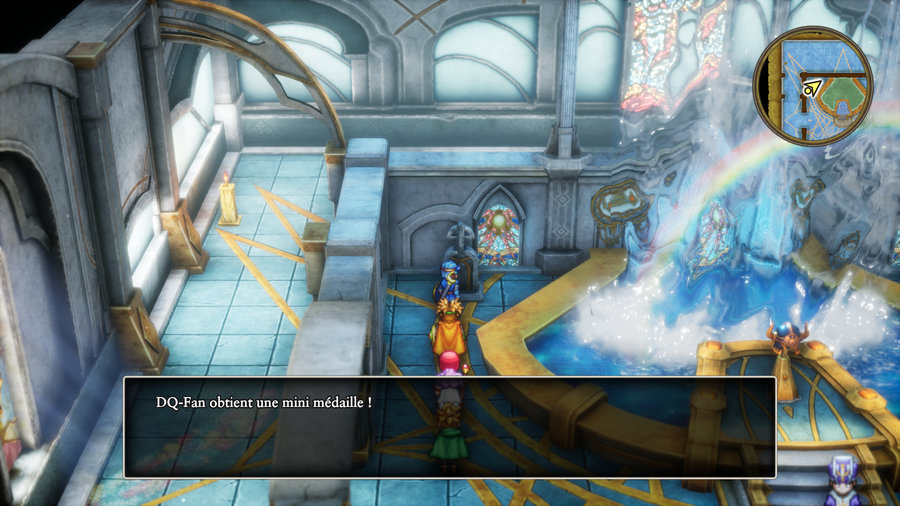Viewport: 900px width, 506px height.
Task: Advance the mini médaille message box
Action: [449, 427]
